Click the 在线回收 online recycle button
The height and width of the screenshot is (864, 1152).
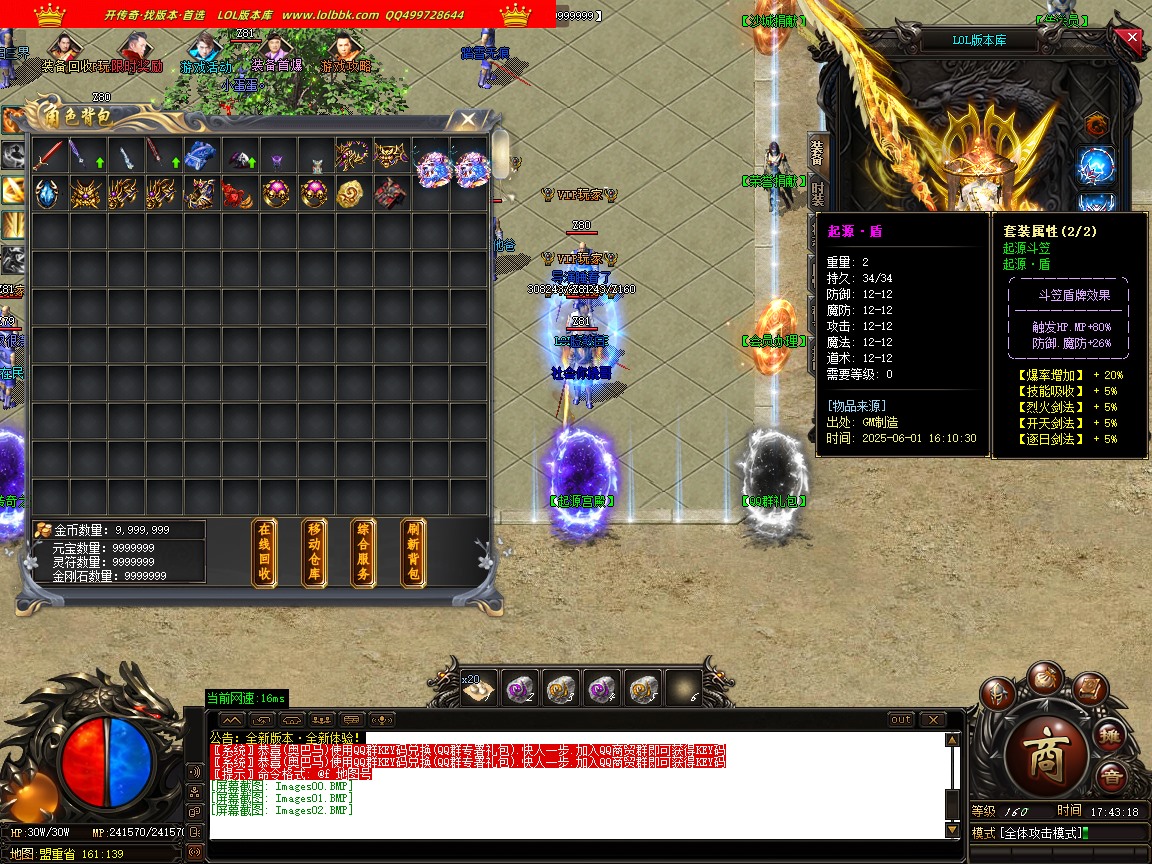click(x=264, y=552)
